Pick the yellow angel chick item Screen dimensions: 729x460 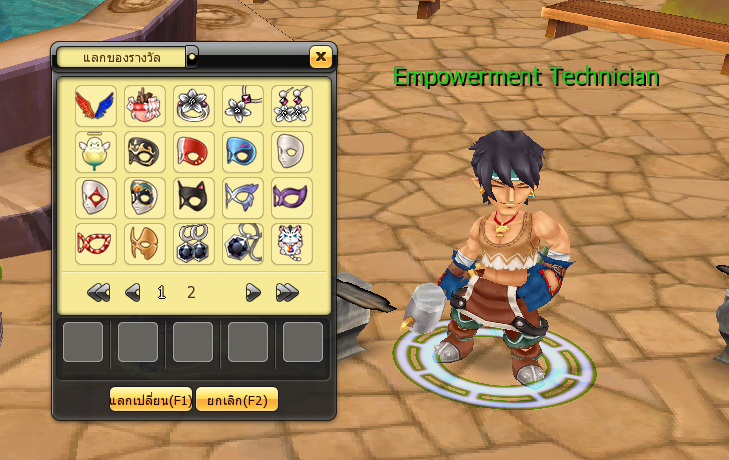tap(96, 151)
